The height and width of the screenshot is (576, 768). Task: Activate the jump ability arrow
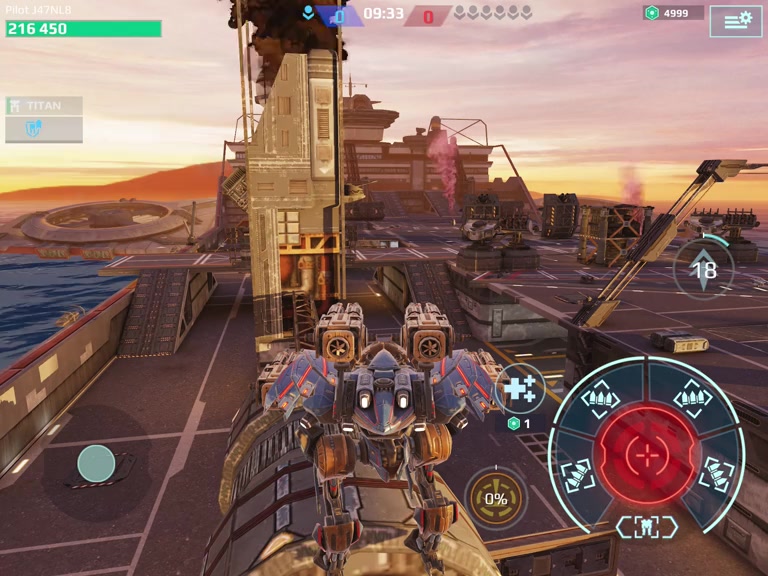tap(704, 269)
